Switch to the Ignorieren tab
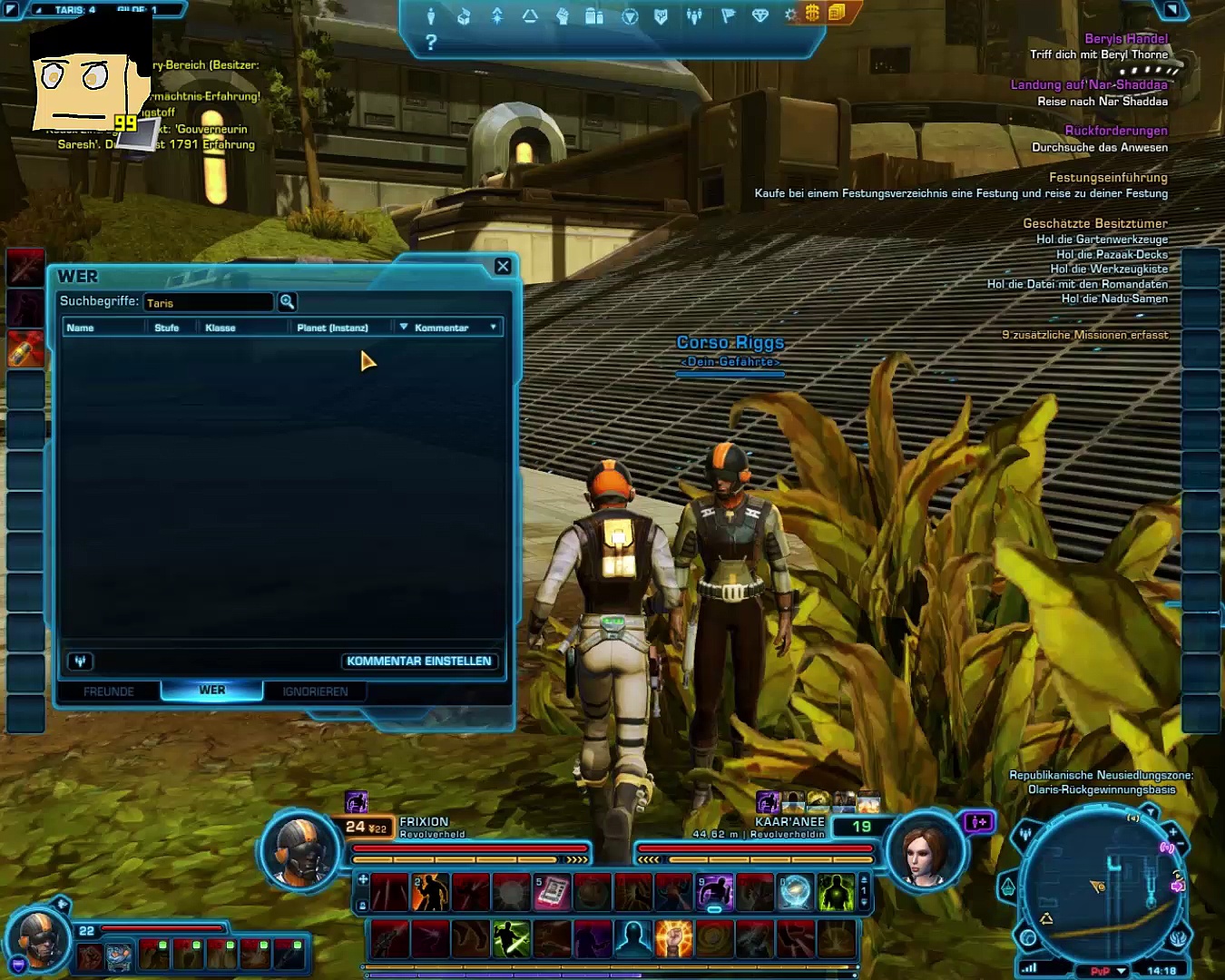The height and width of the screenshot is (980, 1225). pyautogui.click(x=315, y=691)
